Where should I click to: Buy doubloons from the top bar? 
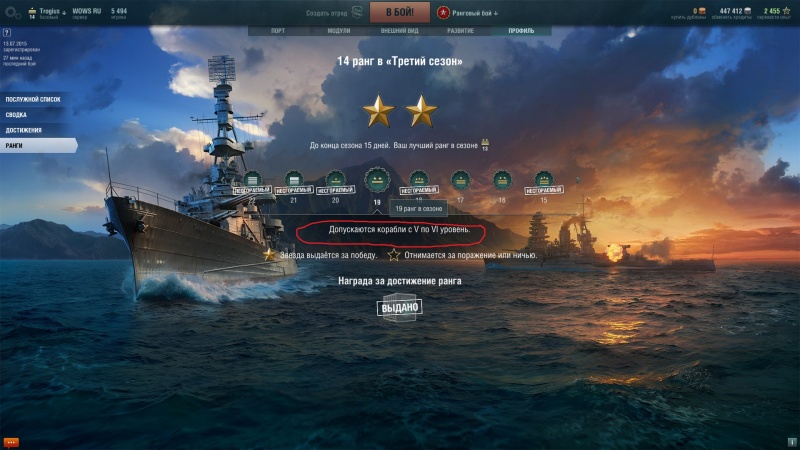[696, 13]
